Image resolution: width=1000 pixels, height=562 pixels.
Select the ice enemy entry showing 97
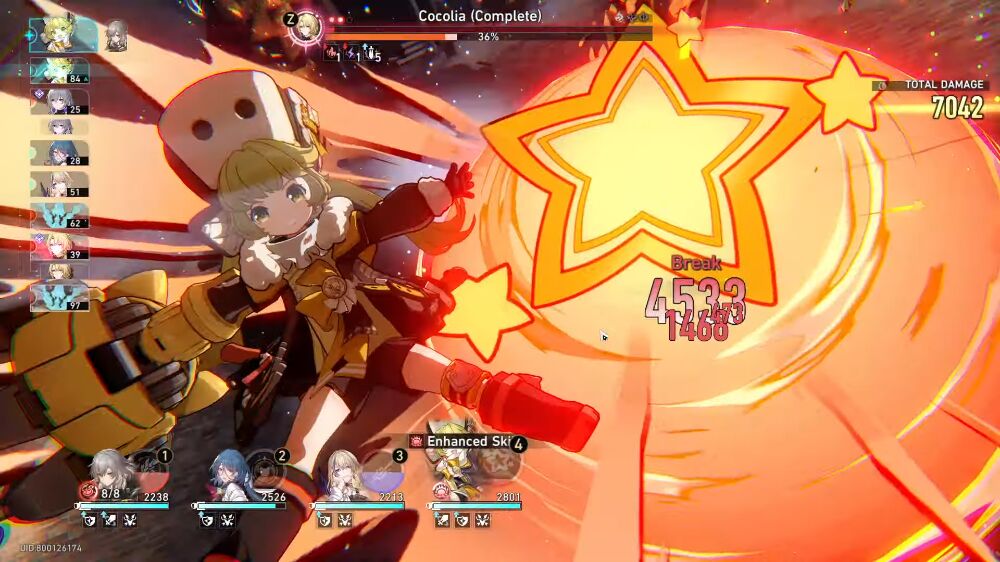[59, 297]
